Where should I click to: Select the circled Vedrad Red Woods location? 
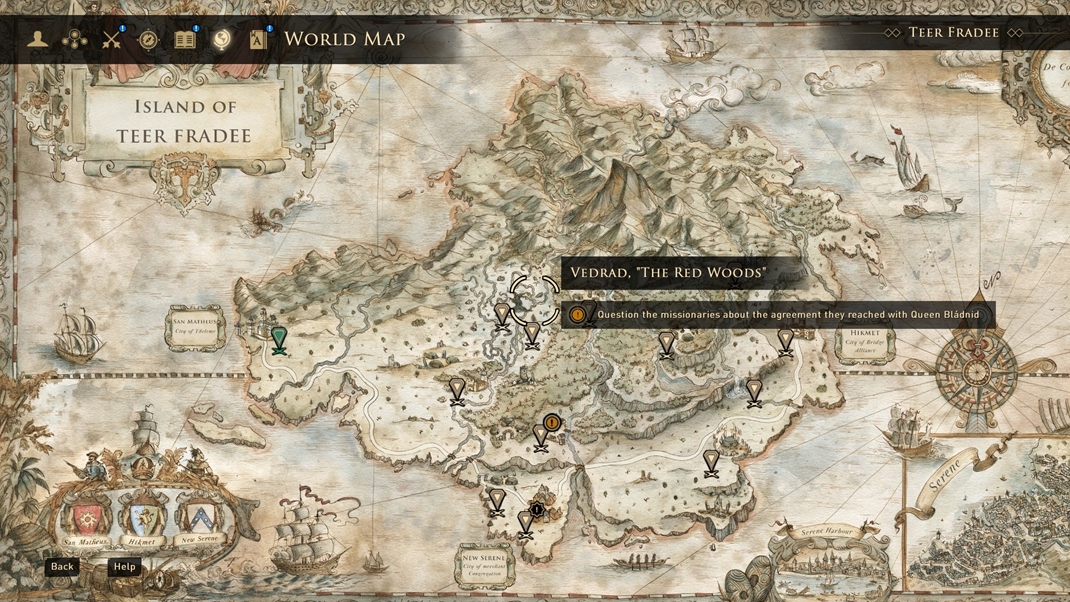[x=534, y=299]
